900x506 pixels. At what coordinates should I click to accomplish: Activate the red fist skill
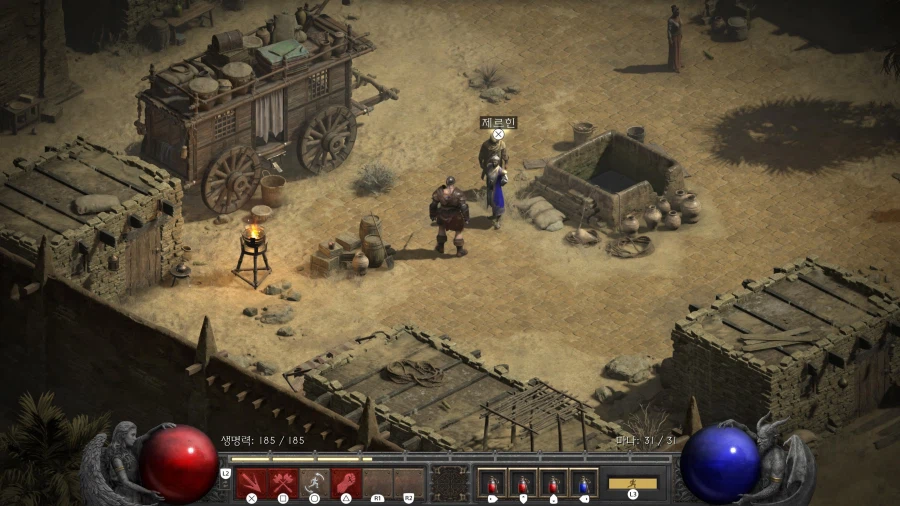point(346,482)
